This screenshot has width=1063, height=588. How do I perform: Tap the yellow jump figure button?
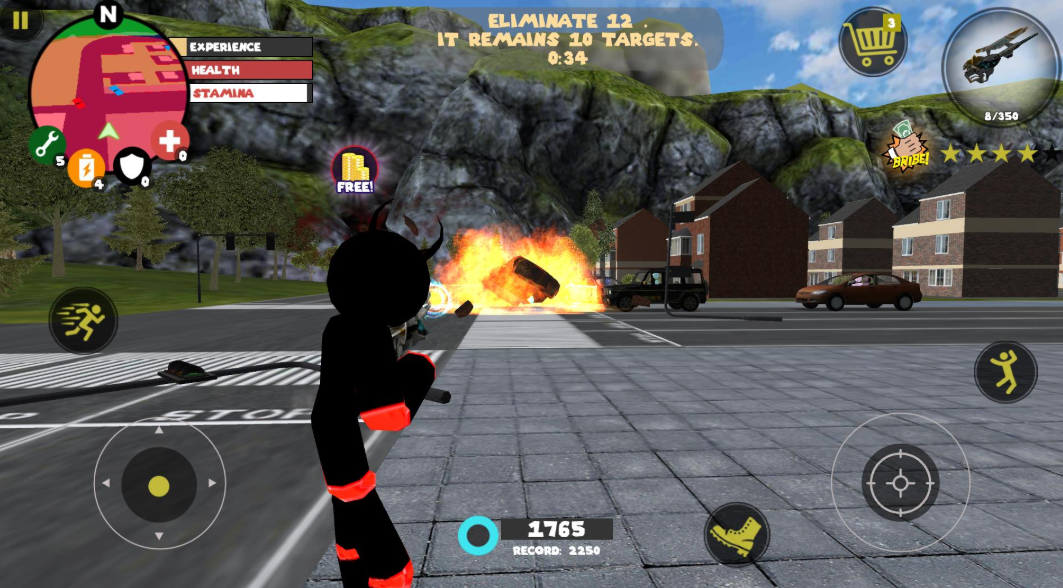click(1005, 372)
